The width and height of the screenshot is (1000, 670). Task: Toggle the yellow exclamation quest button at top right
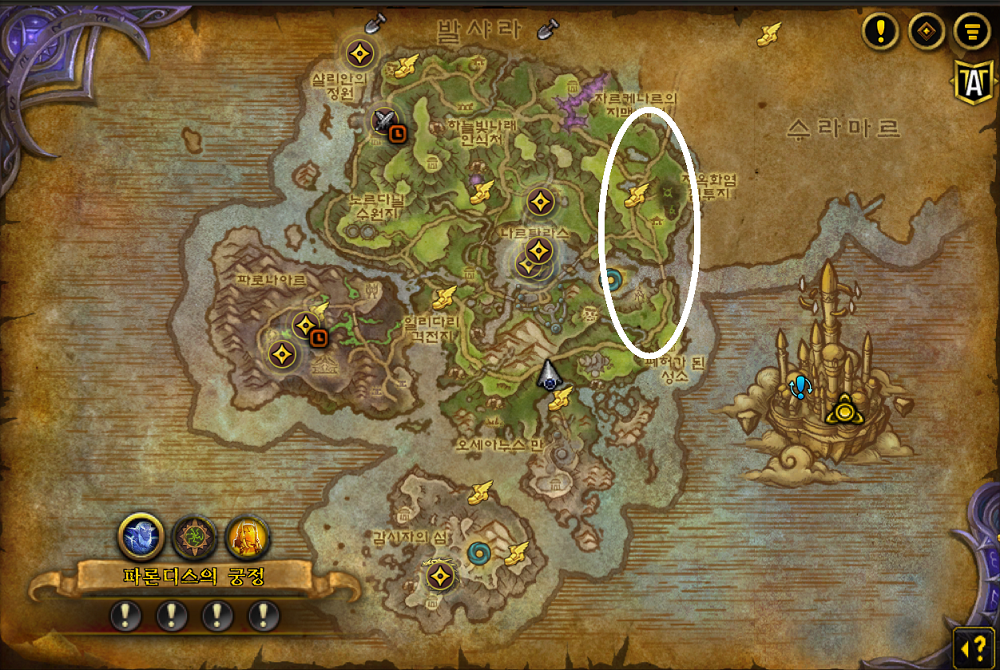click(x=880, y=31)
